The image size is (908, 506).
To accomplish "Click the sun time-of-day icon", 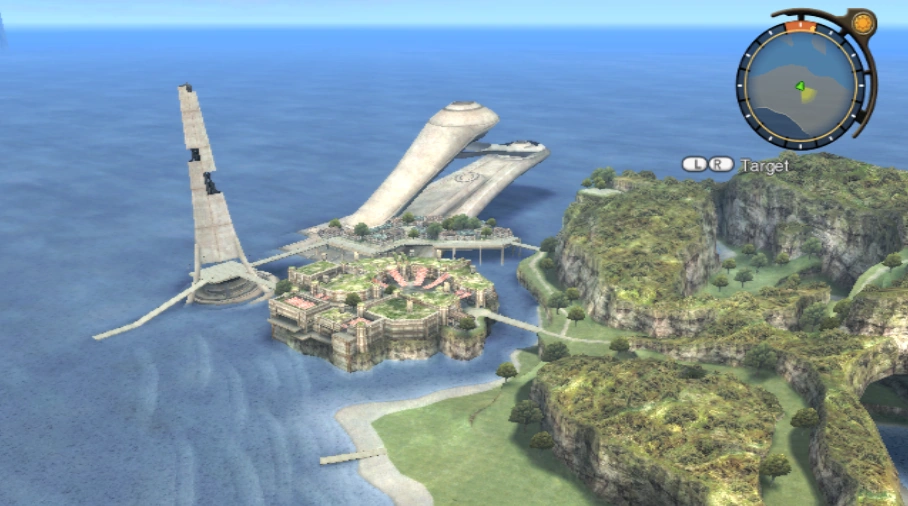I will coord(863,22).
